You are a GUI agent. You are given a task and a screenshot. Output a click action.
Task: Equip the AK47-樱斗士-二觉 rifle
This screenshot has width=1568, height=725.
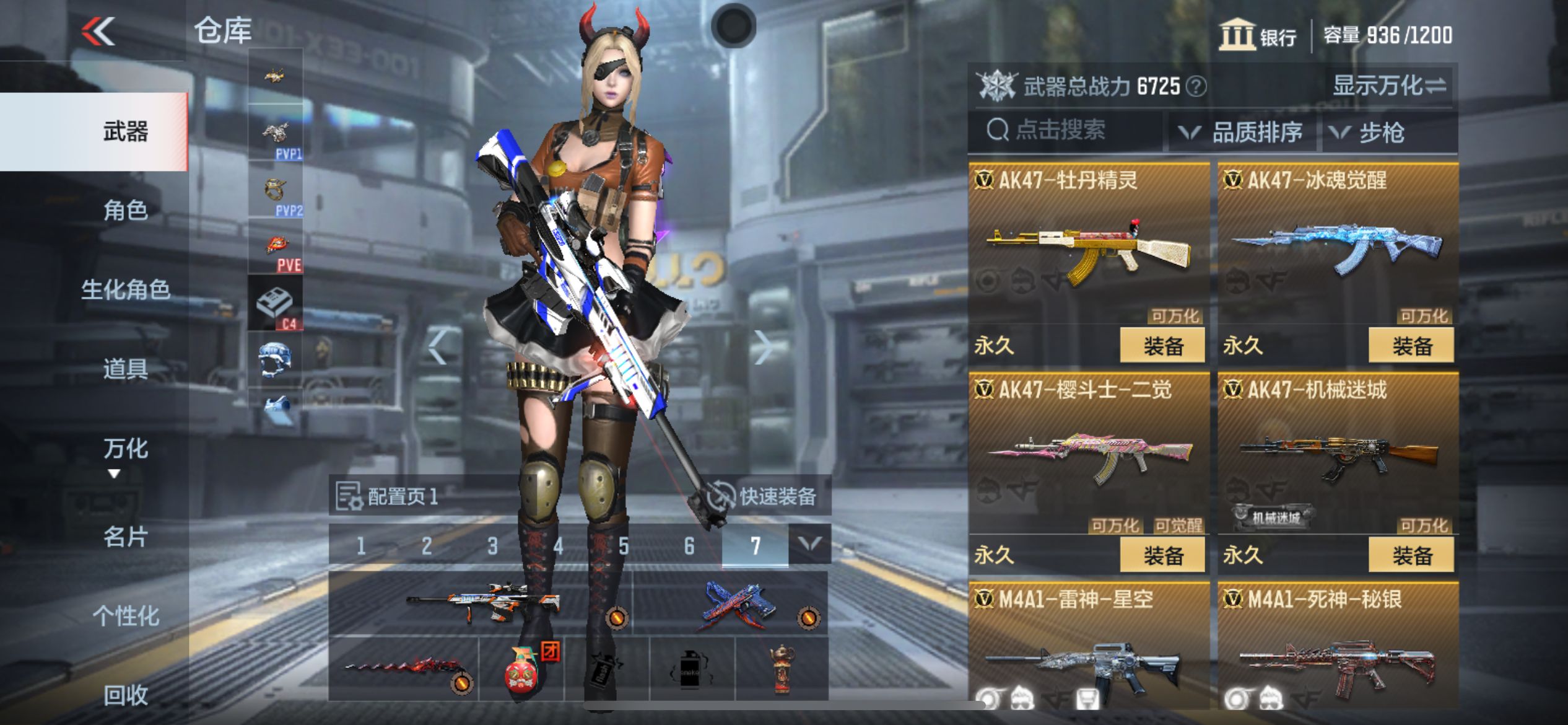click(x=1162, y=555)
